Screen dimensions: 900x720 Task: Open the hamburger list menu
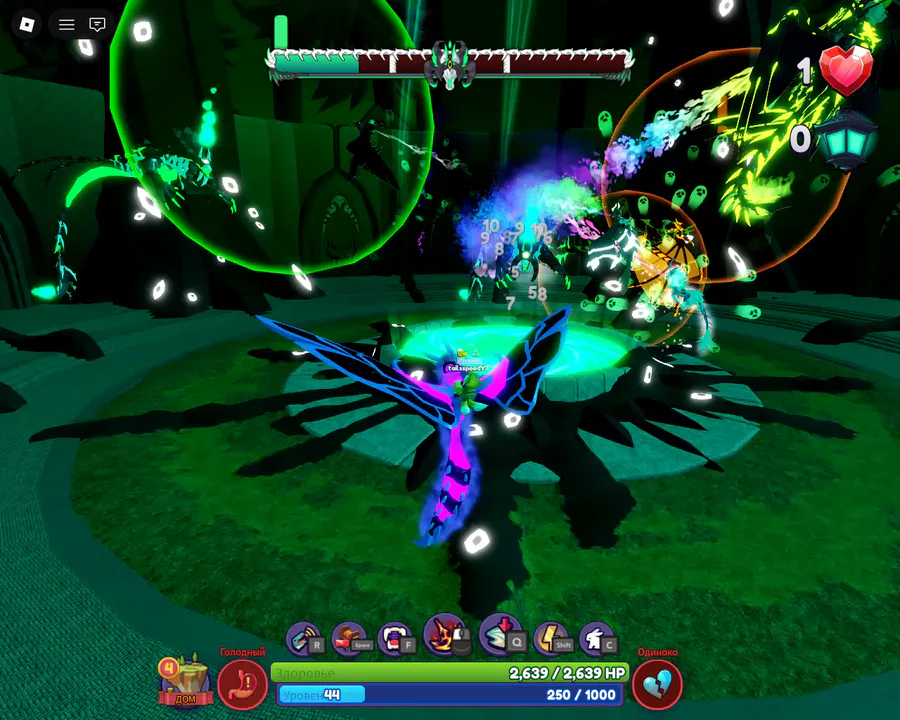(67, 24)
